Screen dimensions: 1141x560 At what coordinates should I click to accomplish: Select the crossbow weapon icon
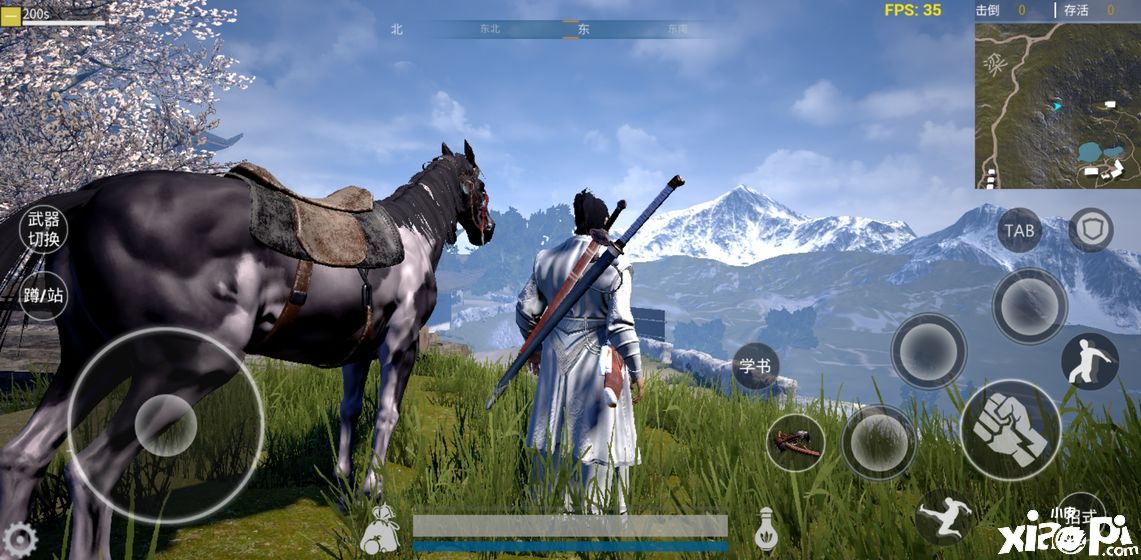(796, 442)
